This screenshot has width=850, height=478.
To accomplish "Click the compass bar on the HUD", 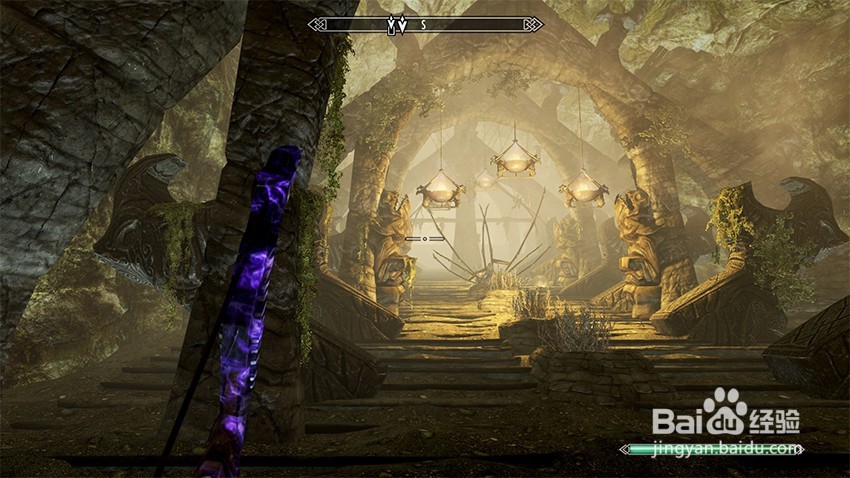I will coord(470,25).
